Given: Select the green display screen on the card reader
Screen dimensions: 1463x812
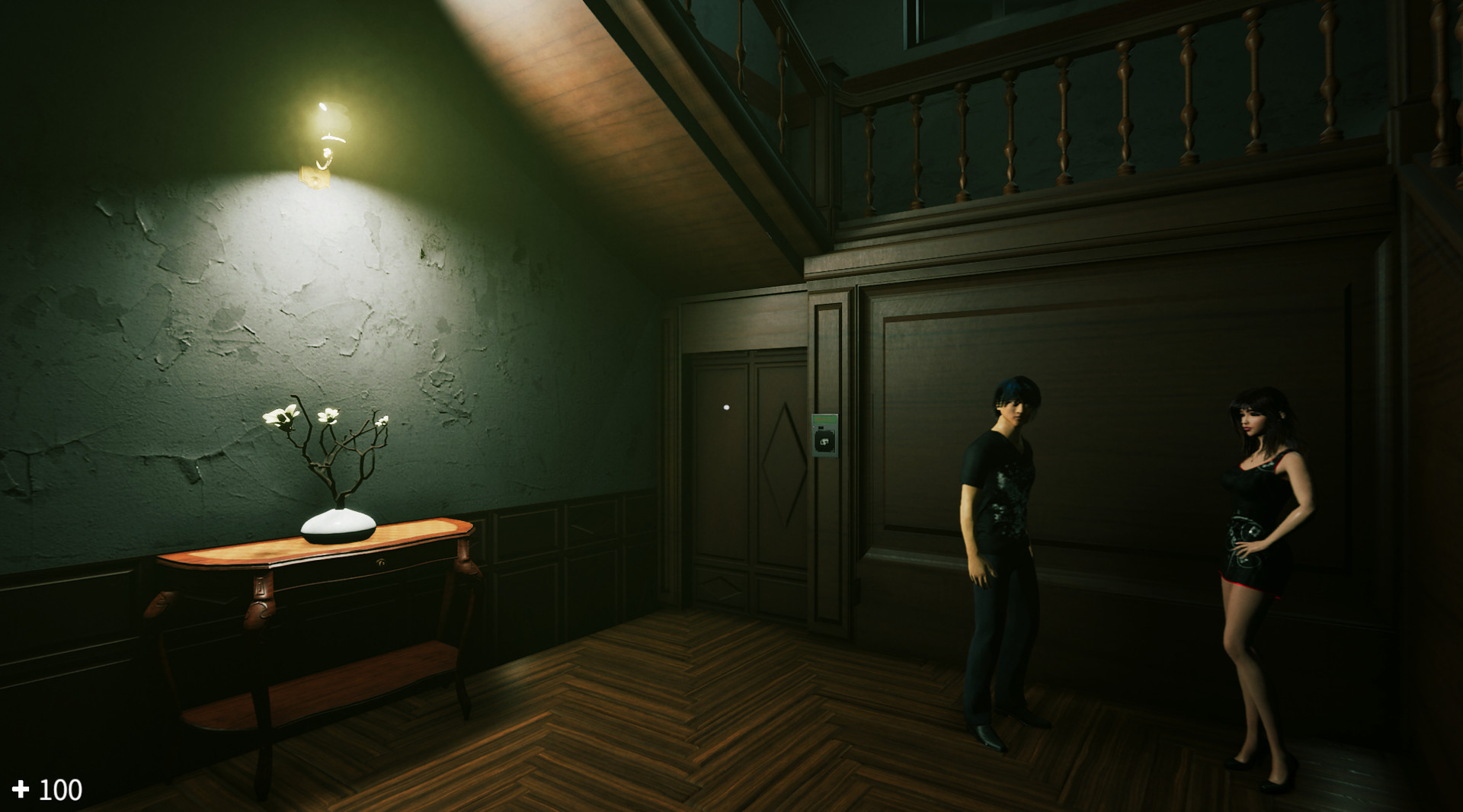Looking at the screenshot, I should click(x=825, y=418).
